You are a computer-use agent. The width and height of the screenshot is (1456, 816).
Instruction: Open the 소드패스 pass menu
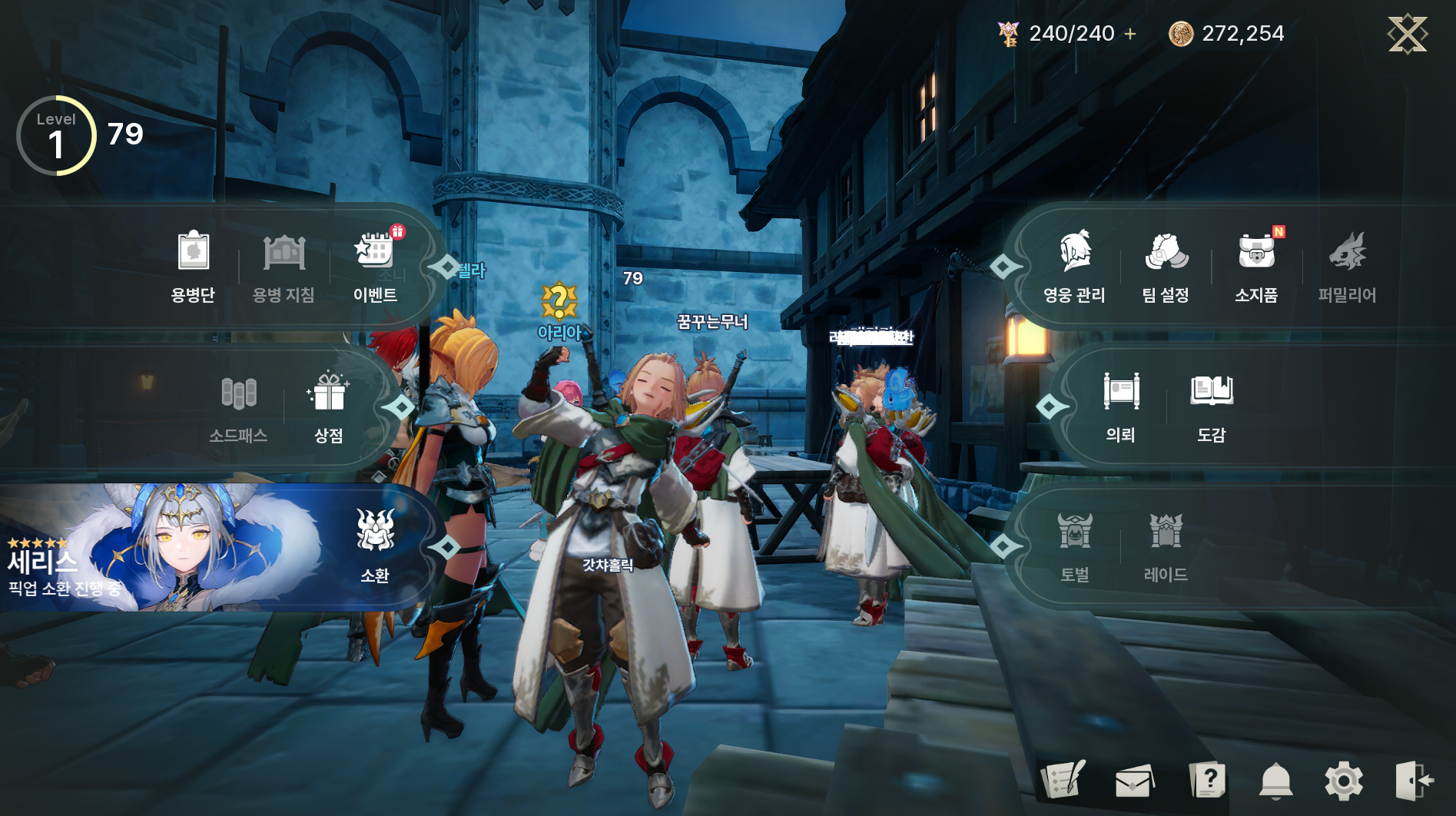pos(238,407)
